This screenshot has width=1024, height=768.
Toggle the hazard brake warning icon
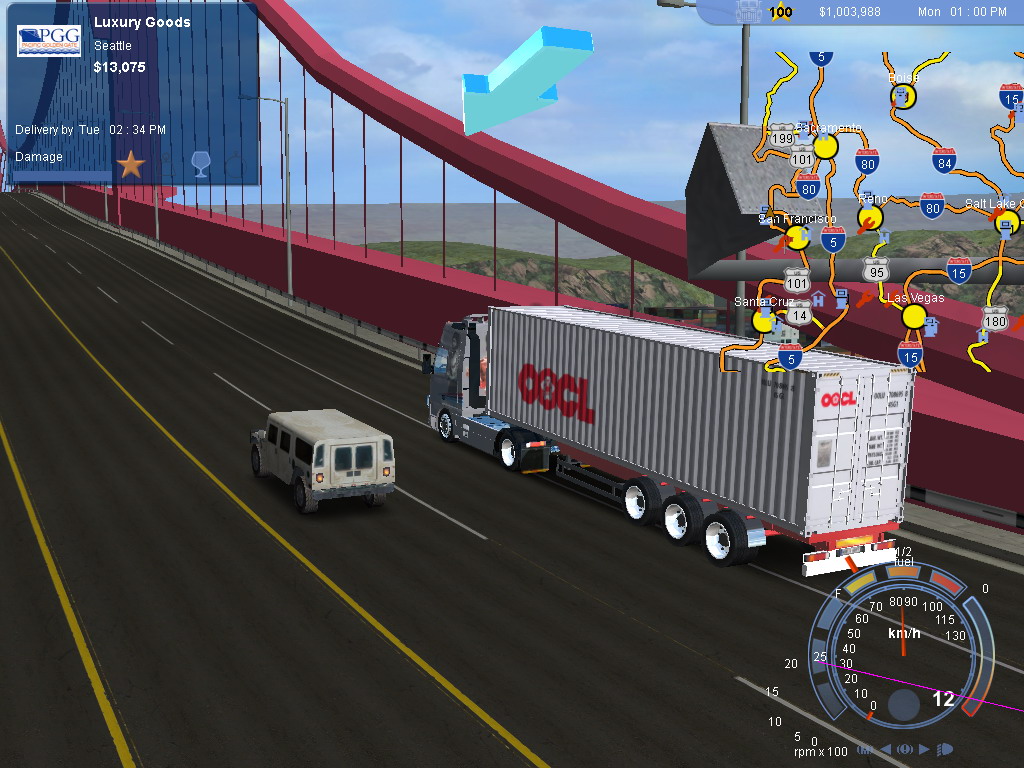click(x=905, y=749)
